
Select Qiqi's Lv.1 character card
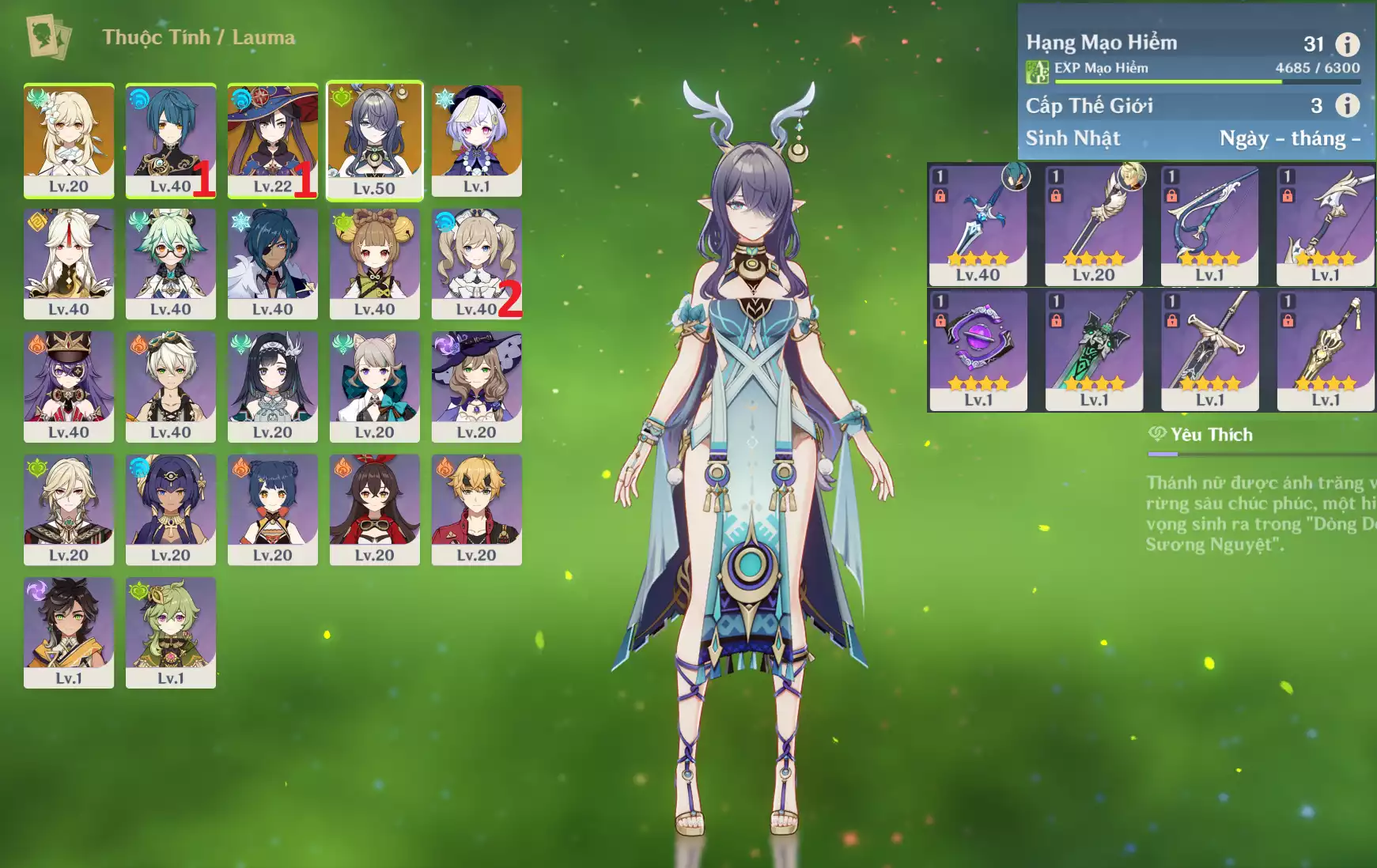[476, 140]
